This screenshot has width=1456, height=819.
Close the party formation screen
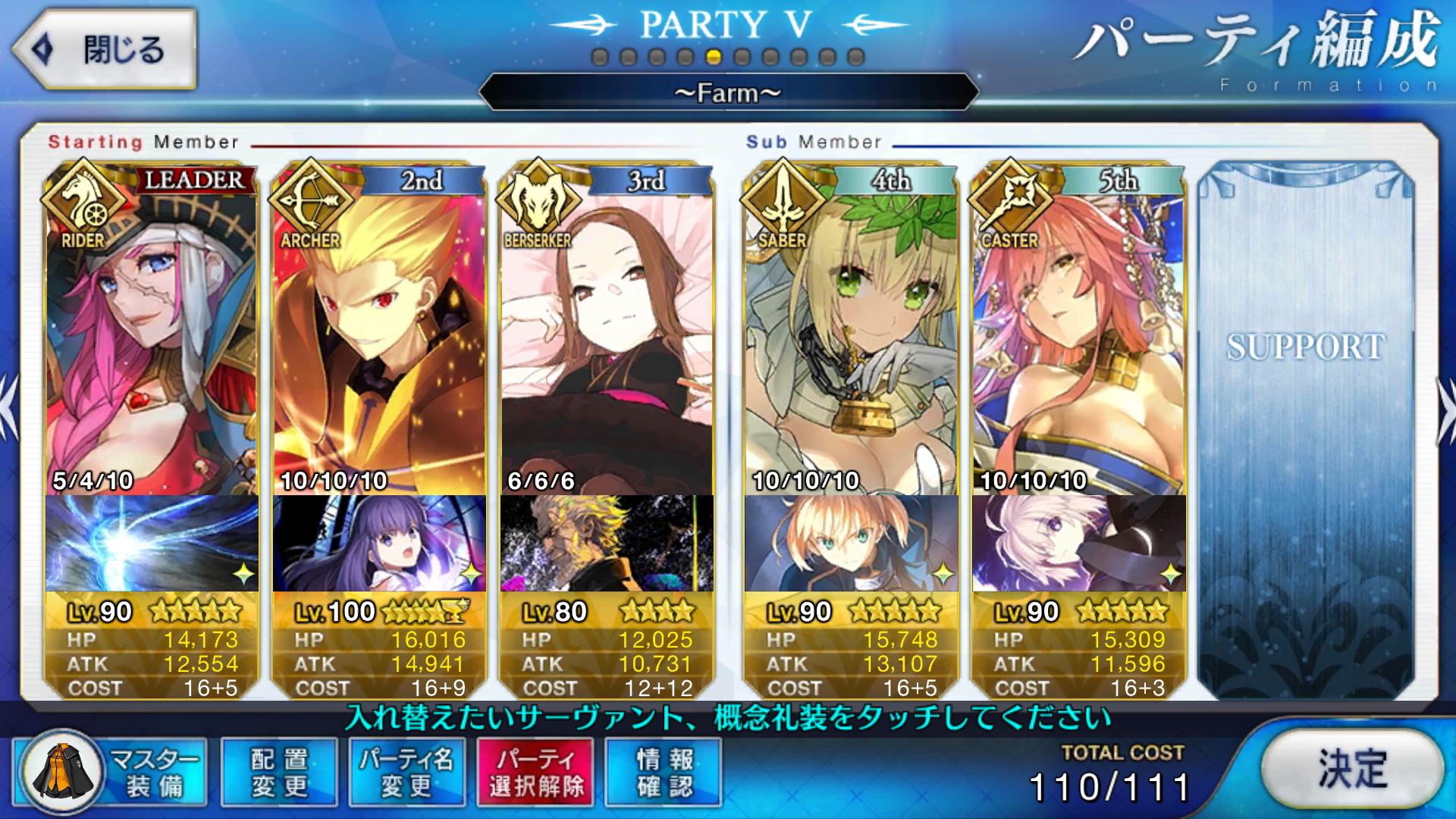tap(105, 50)
